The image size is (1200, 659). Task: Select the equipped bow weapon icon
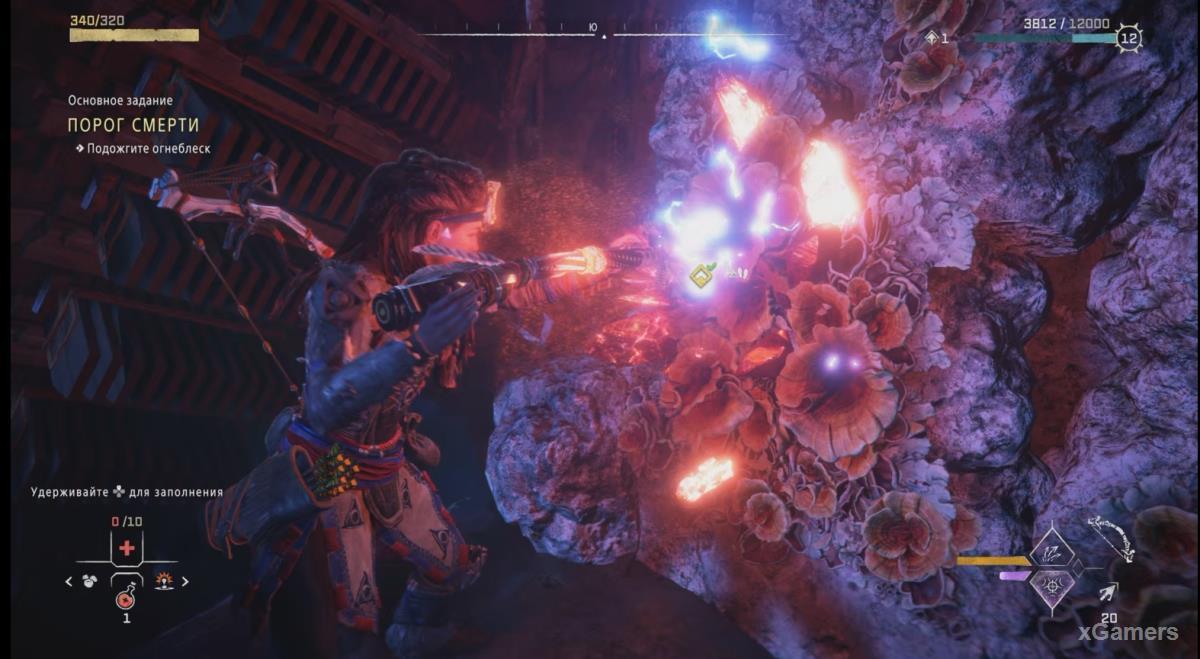tap(1111, 540)
